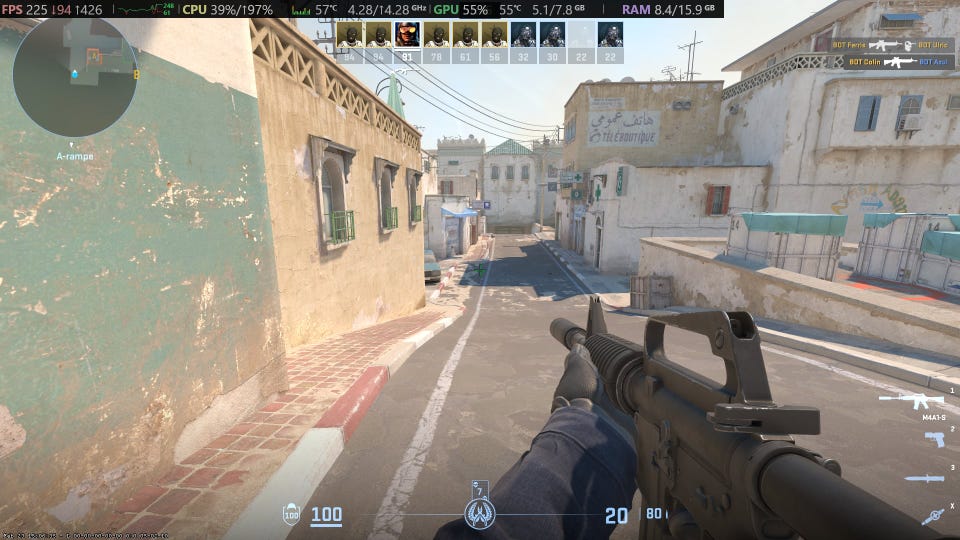
Task: Click the circular radar minimap
Action: (x=75, y=77)
